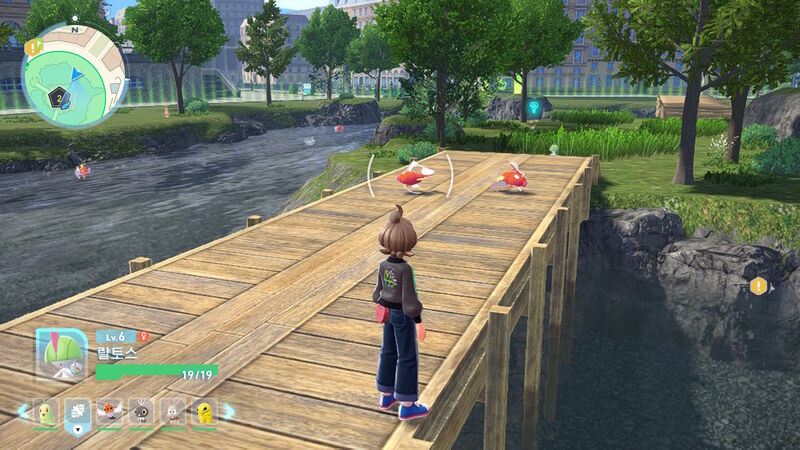The height and width of the screenshot is (450, 800).
Task: Switch to the Fletchling party slot
Action: tap(109, 411)
